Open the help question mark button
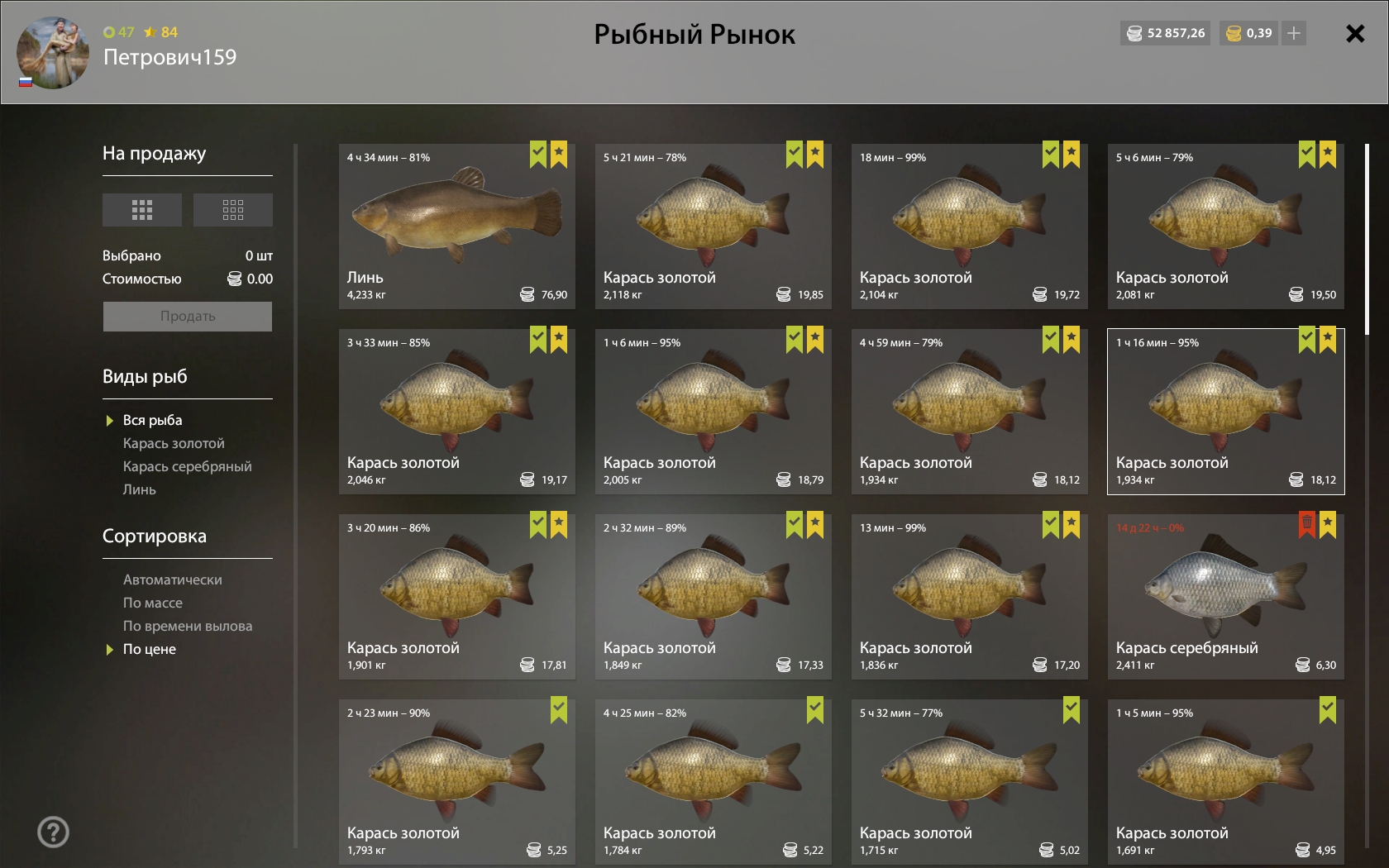 tap(53, 832)
